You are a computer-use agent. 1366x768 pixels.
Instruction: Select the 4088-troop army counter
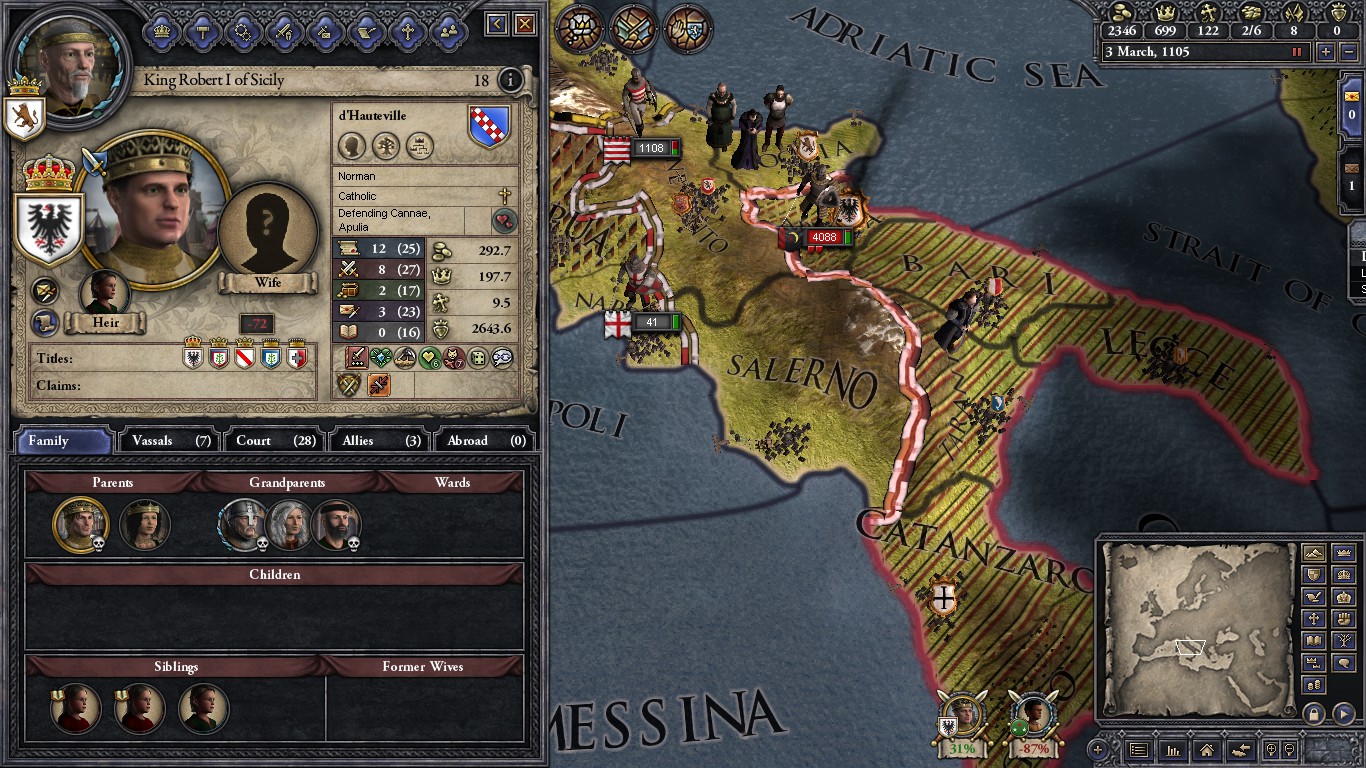coord(824,238)
